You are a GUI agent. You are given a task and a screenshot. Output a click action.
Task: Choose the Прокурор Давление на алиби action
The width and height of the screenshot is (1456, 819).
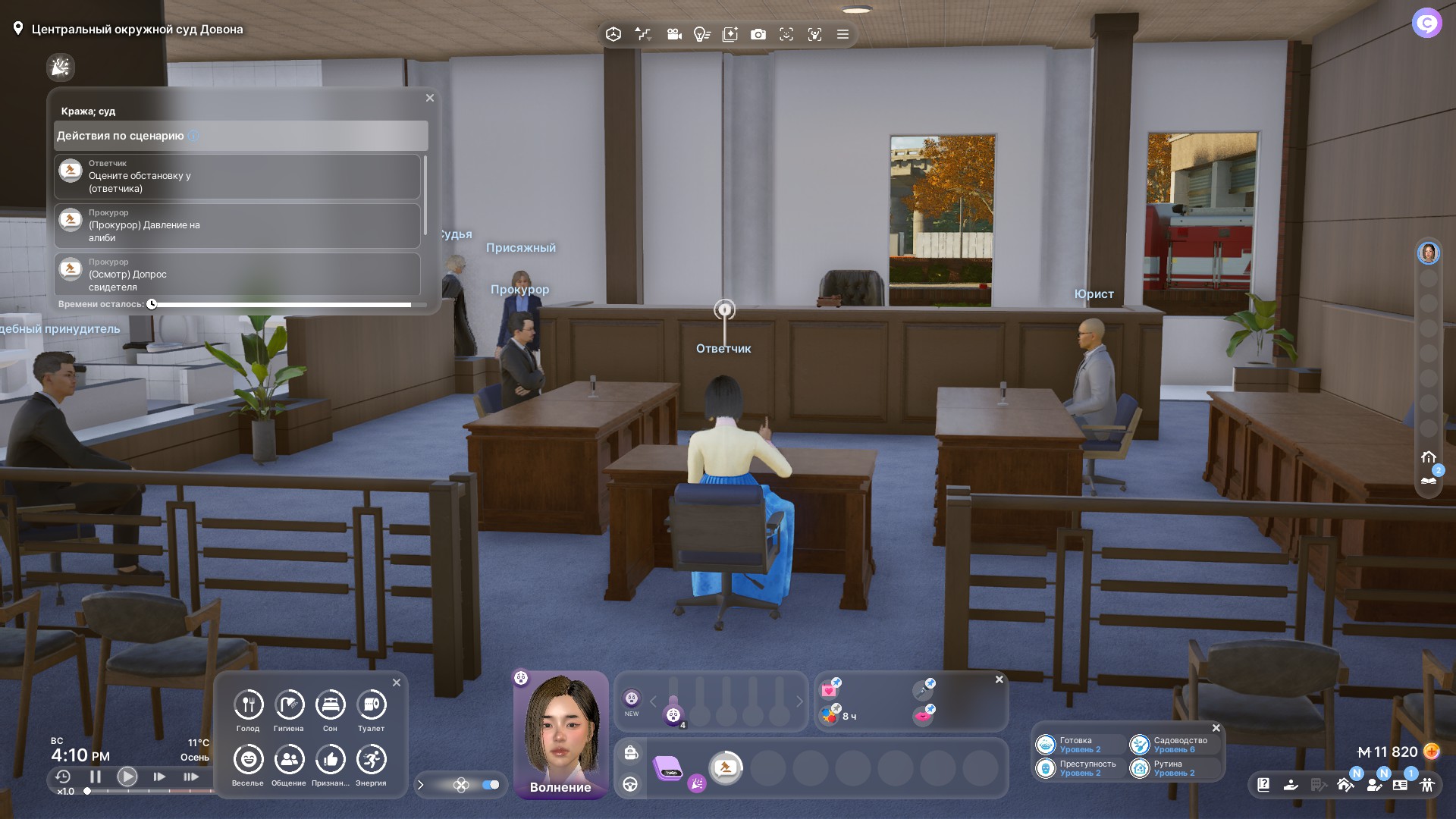click(237, 226)
